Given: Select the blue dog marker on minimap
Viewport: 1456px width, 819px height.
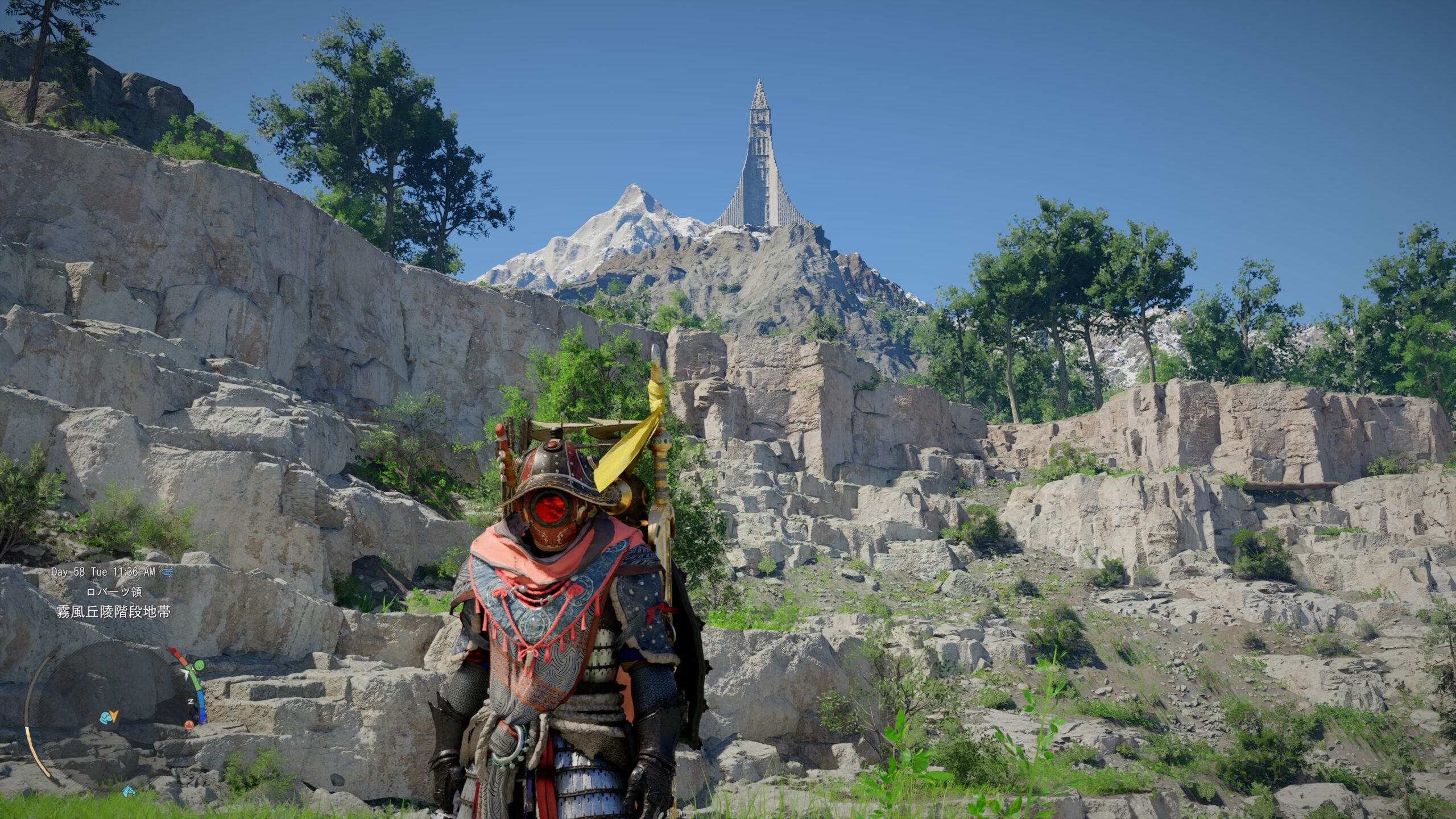Looking at the screenshot, I should click(x=105, y=718).
